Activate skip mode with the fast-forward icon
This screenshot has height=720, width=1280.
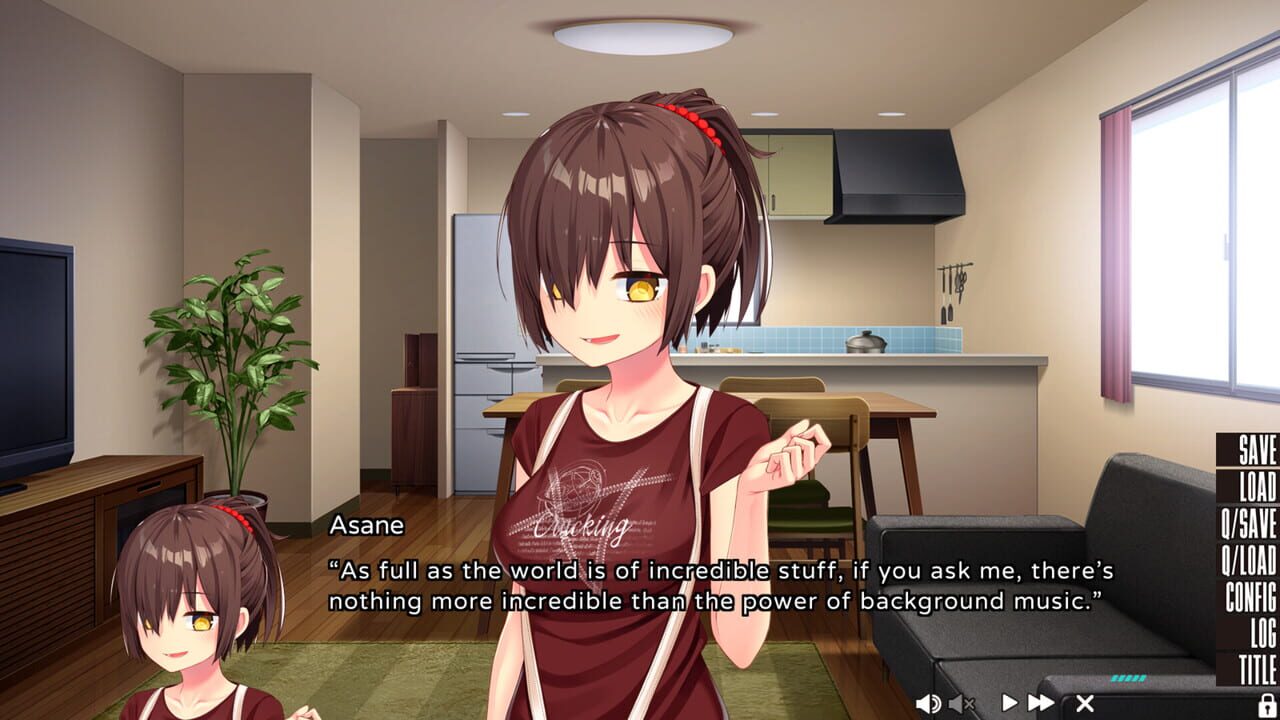[x=1041, y=702]
